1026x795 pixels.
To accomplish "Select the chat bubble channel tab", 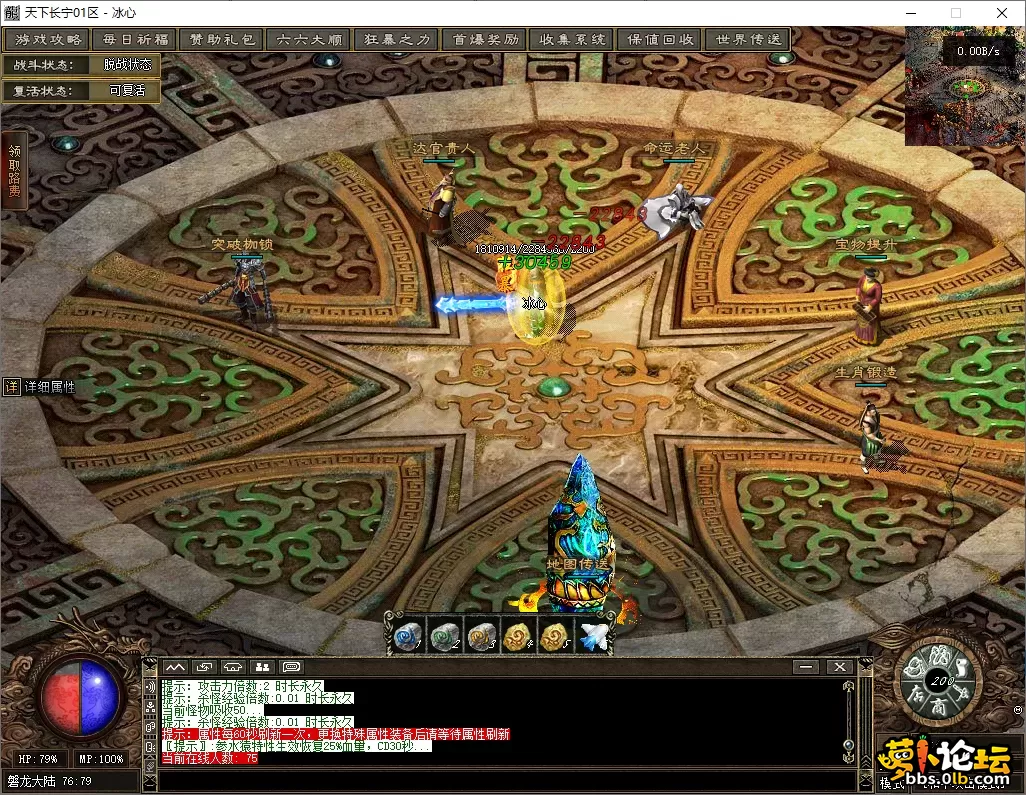I will 291,667.
